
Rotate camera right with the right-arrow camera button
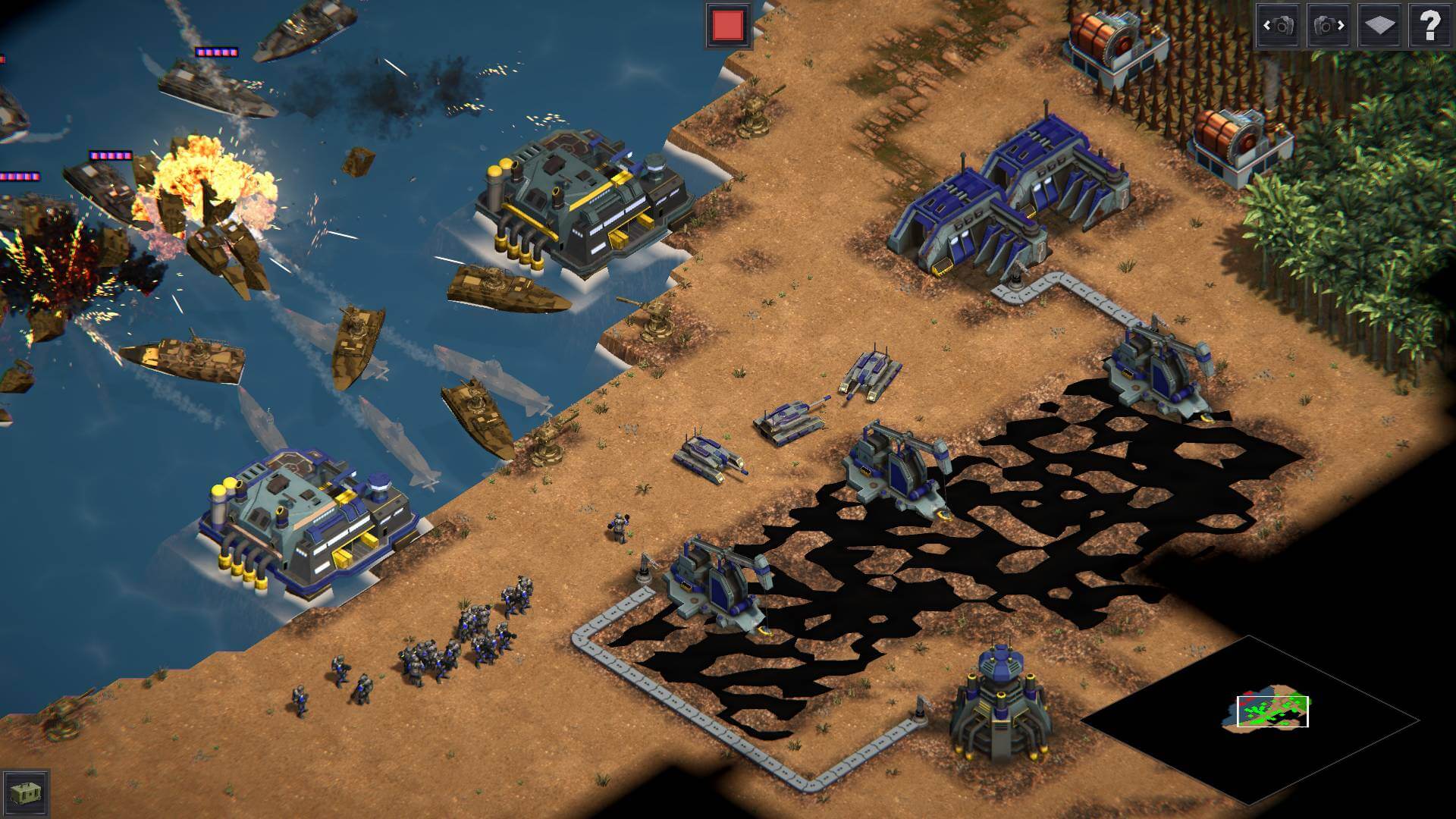[x=1329, y=26]
